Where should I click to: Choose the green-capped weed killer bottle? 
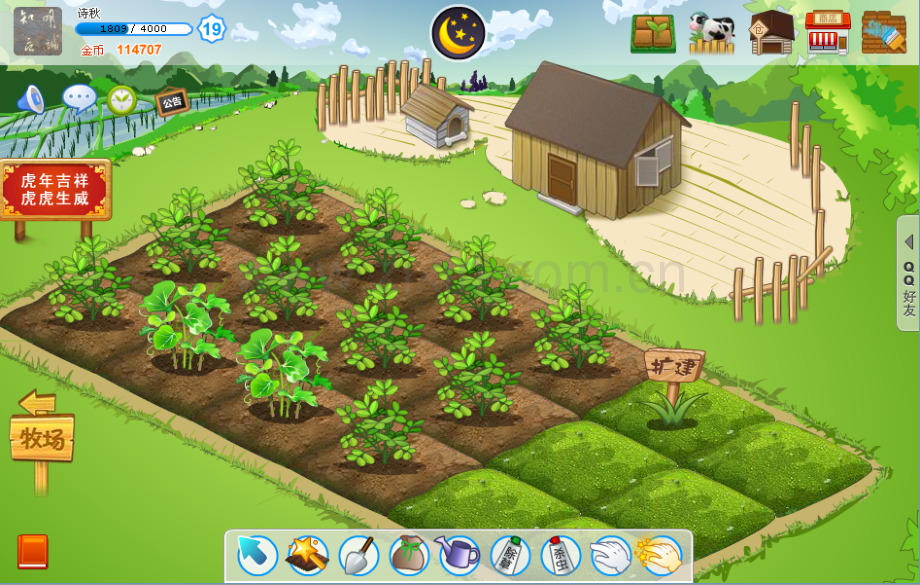tap(510, 555)
